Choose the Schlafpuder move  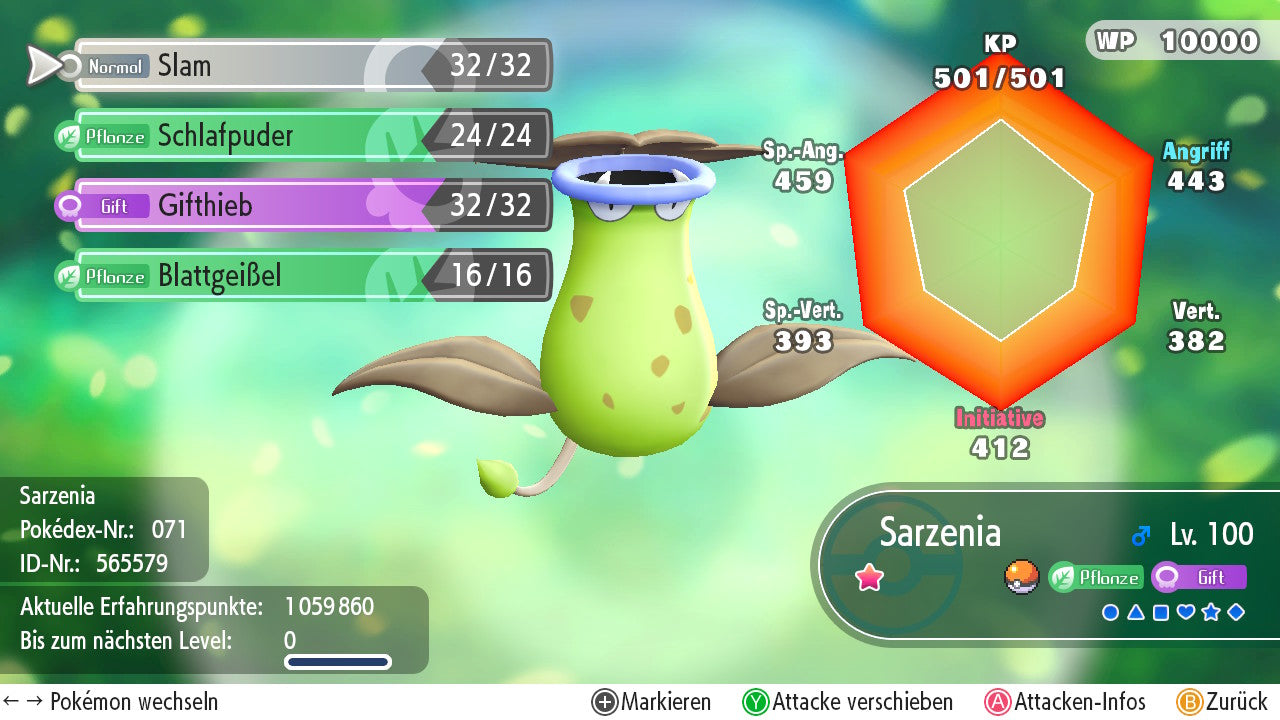coord(310,136)
